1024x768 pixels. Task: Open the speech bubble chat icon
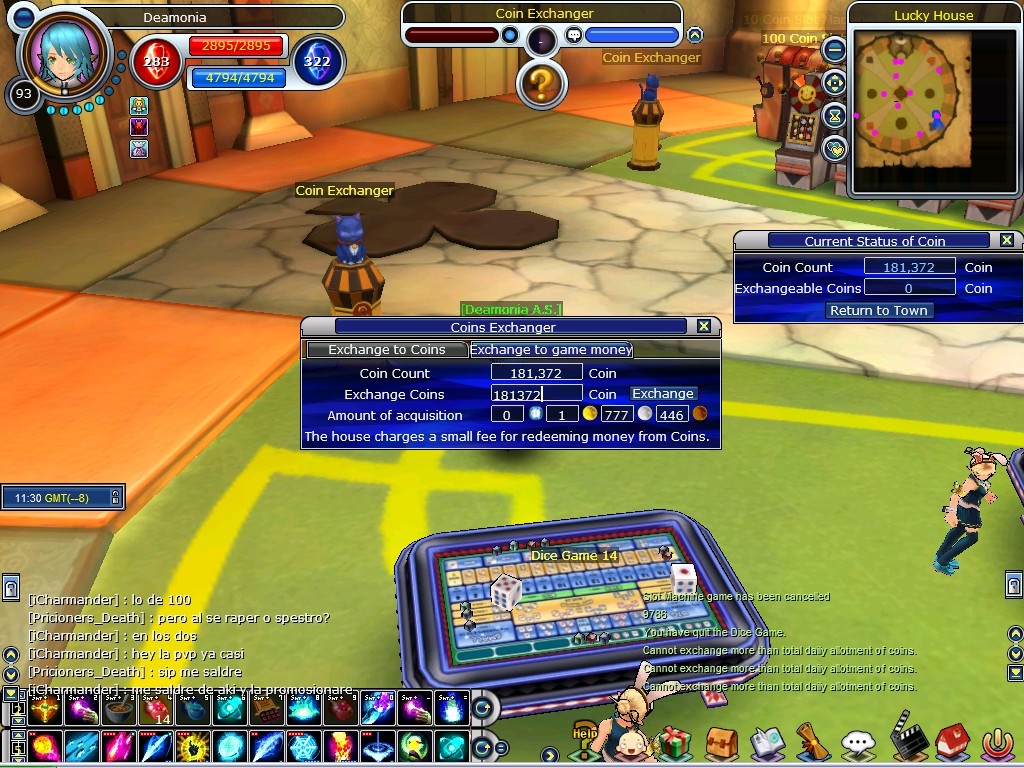(858, 743)
